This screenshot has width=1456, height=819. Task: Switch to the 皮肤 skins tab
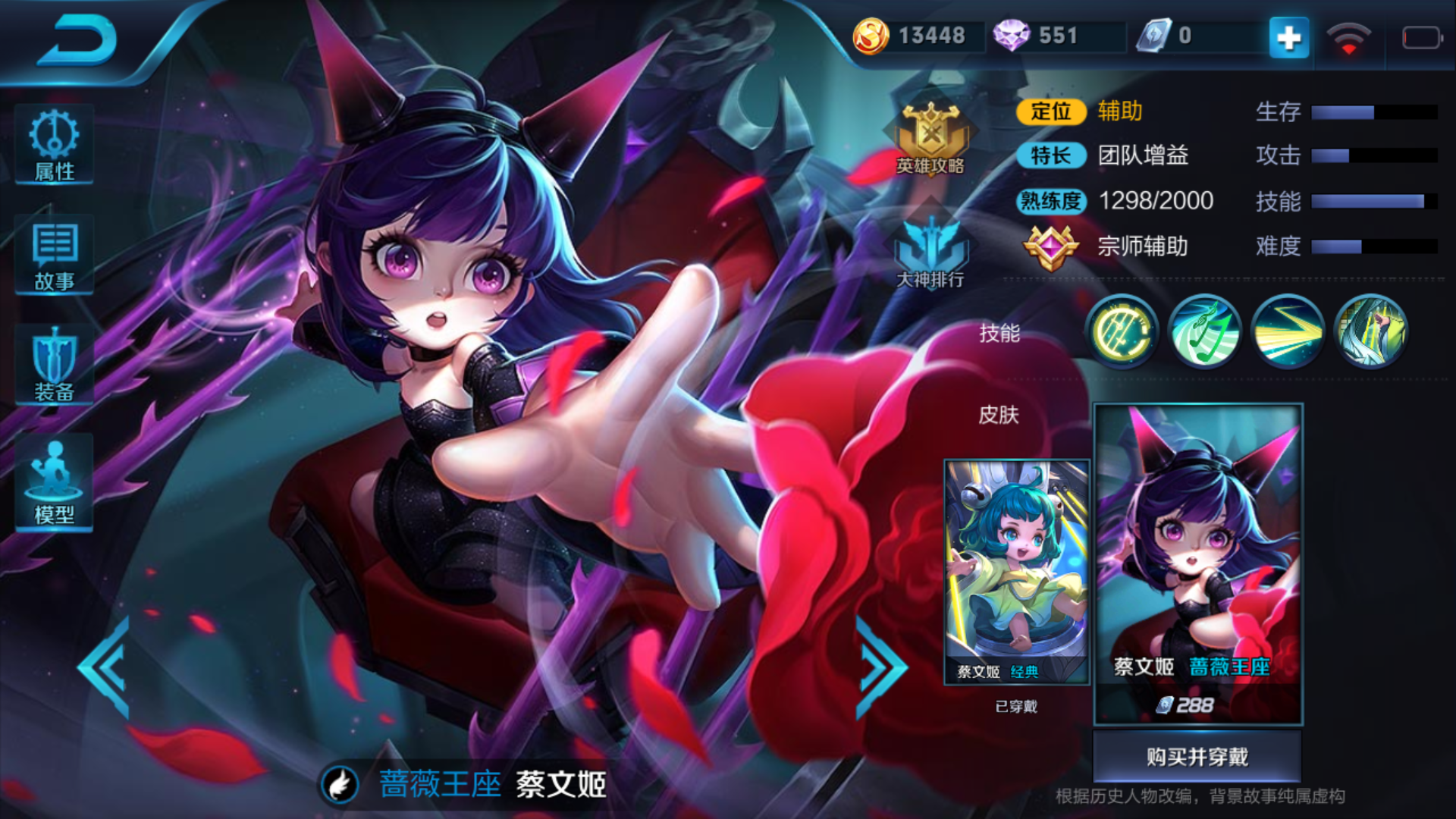click(x=999, y=416)
